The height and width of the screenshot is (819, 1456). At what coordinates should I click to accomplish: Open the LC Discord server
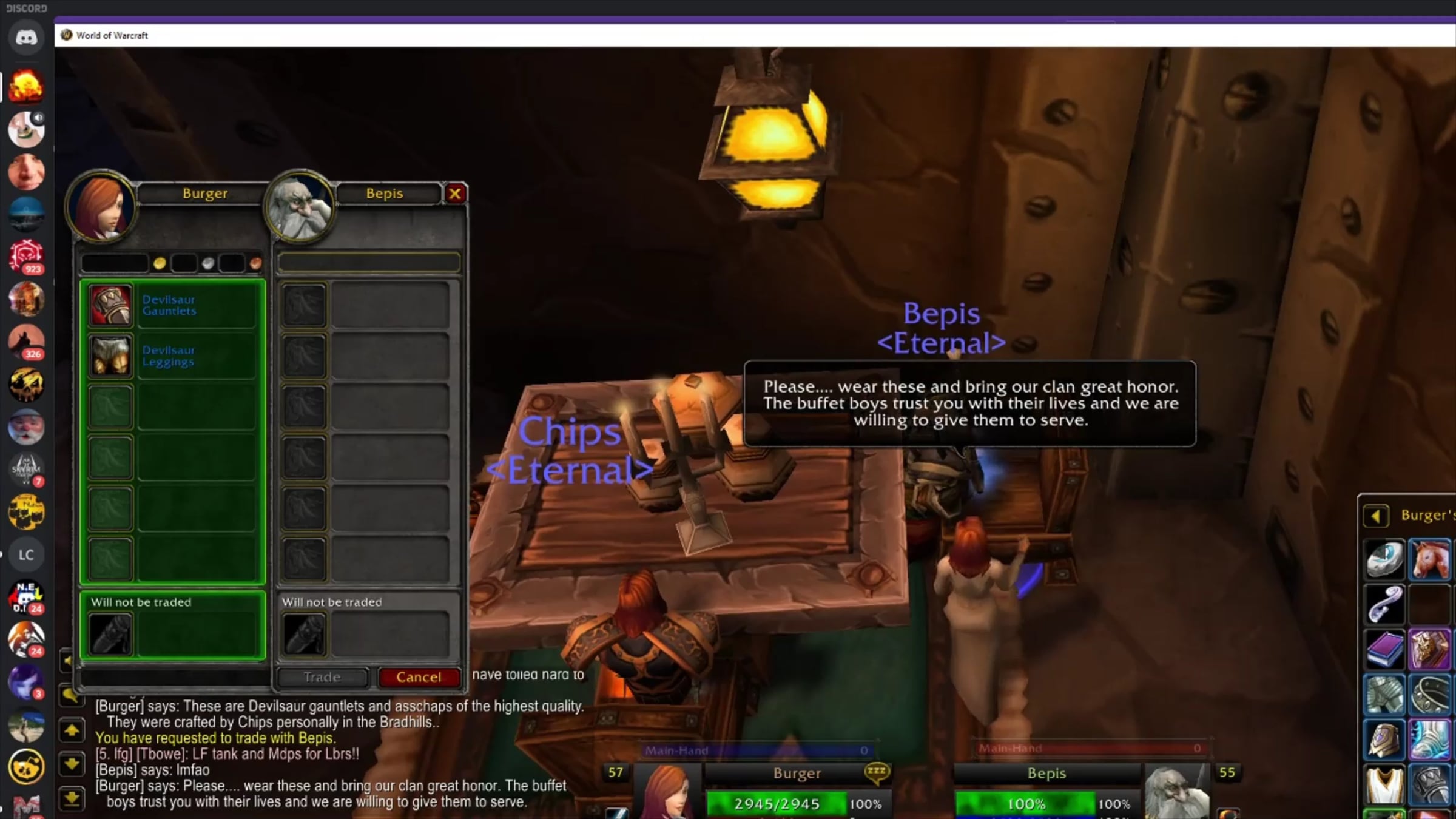[x=26, y=554]
